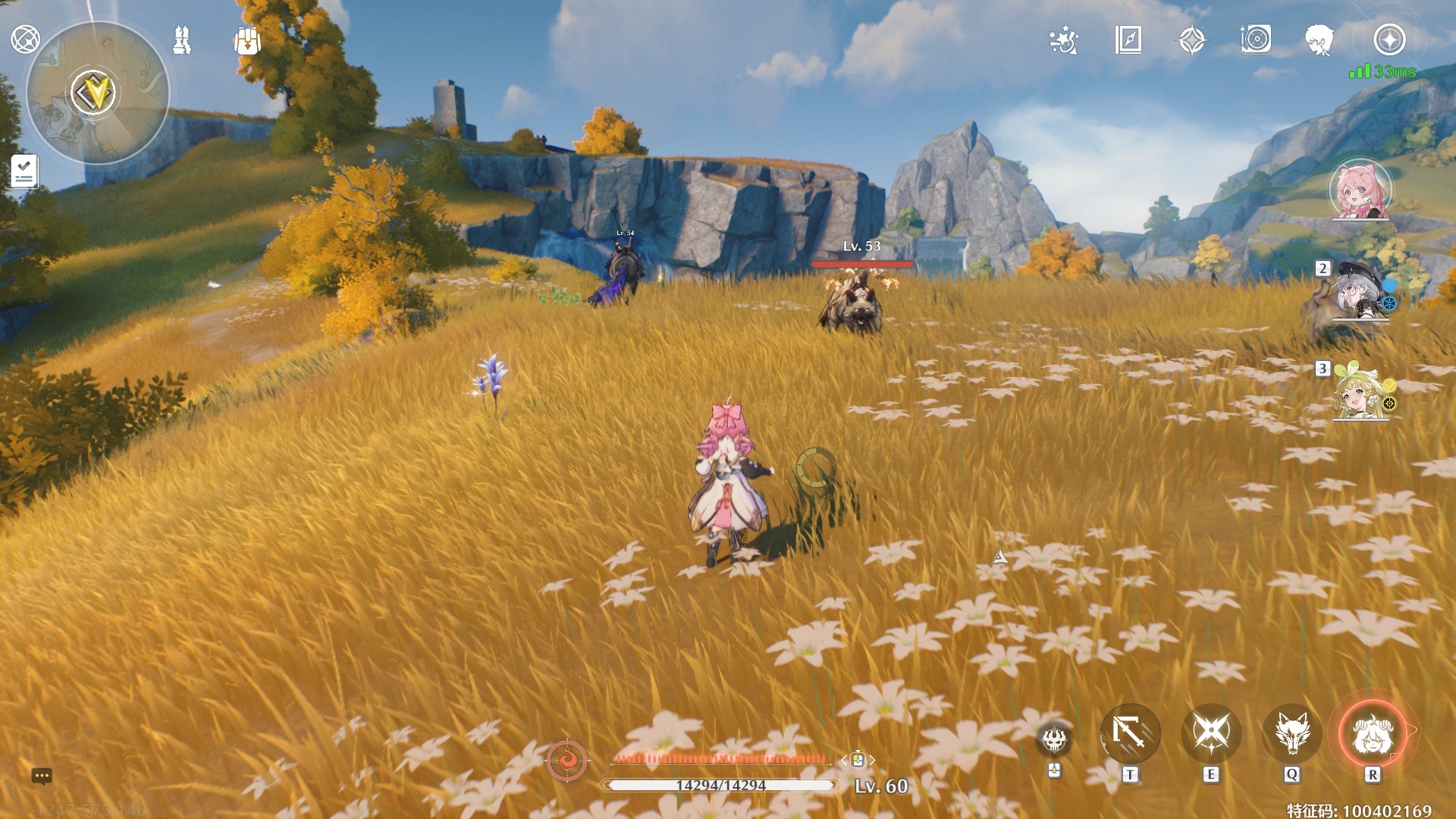
Task: Open the quest checklist icon
Action: [x=24, y=171]
